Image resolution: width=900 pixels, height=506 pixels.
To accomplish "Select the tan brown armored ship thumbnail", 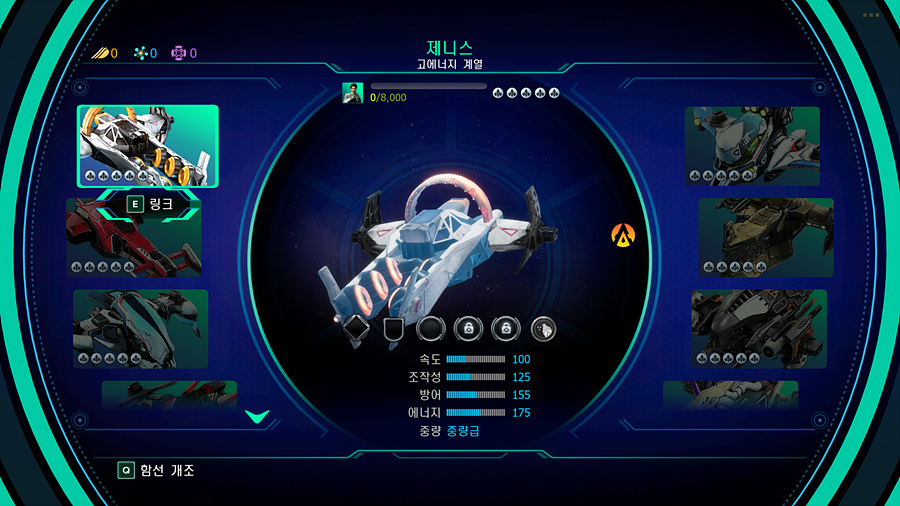I will 765,237.
